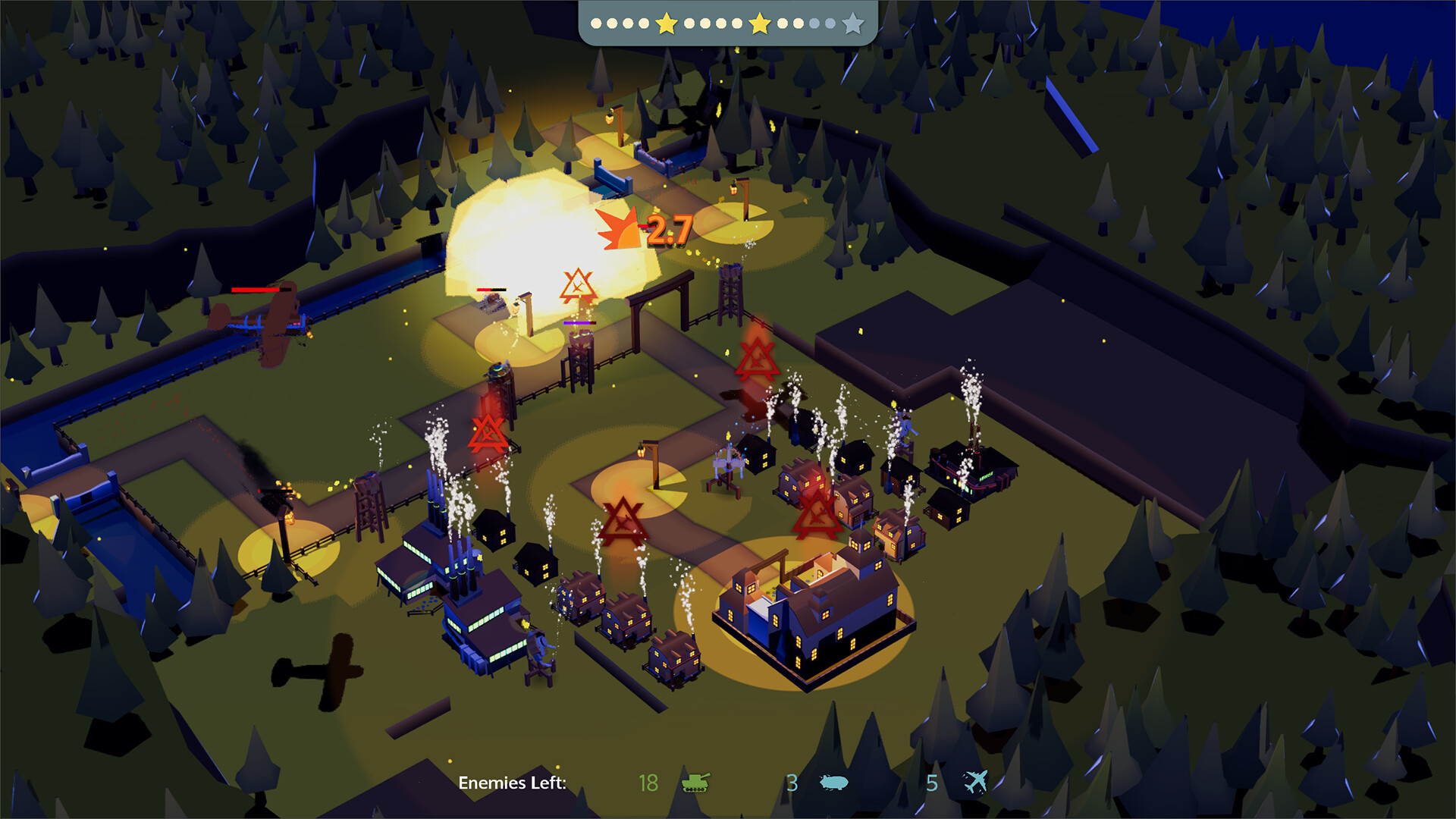Click the grey final star on wave tracker
This screenshot has height=819, width=1456.
[x=853, y=24]
